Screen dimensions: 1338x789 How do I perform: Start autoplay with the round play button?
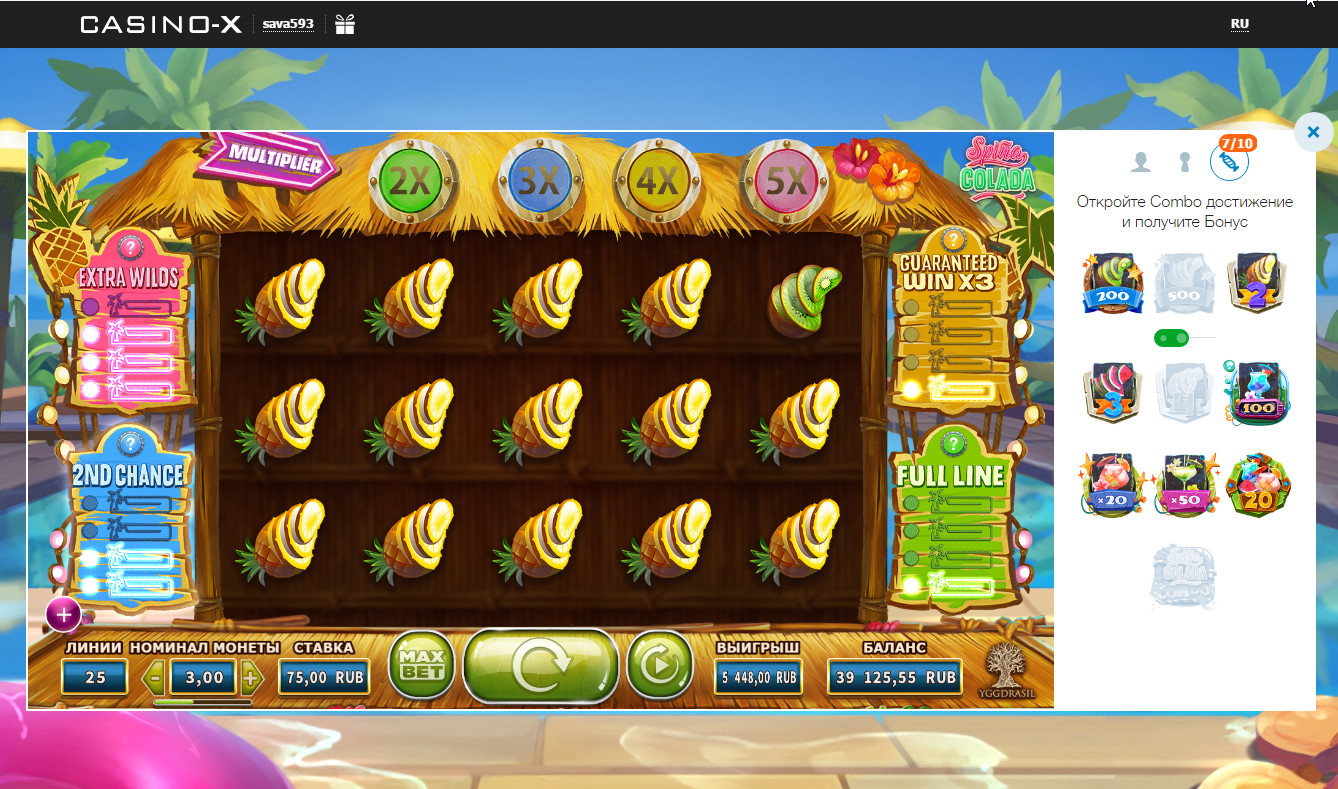tap(660, 663)
